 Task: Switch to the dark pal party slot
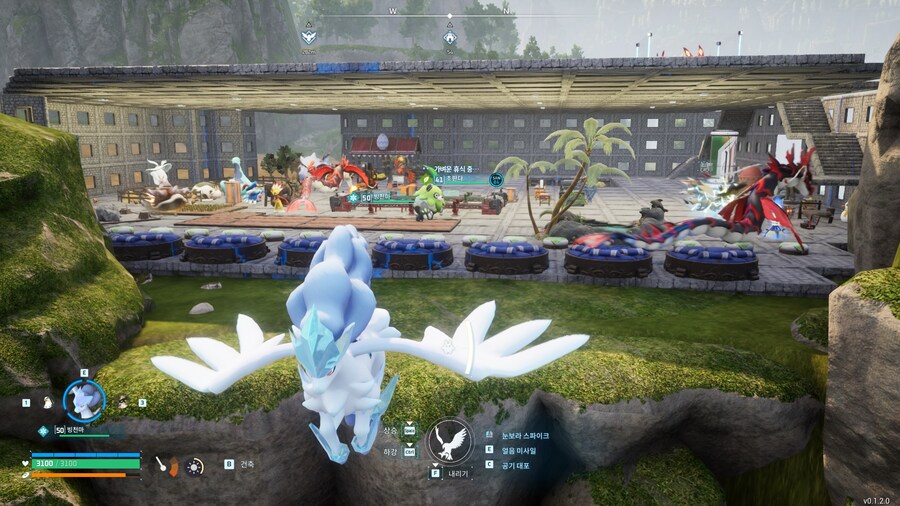click(x=123, y=403)
